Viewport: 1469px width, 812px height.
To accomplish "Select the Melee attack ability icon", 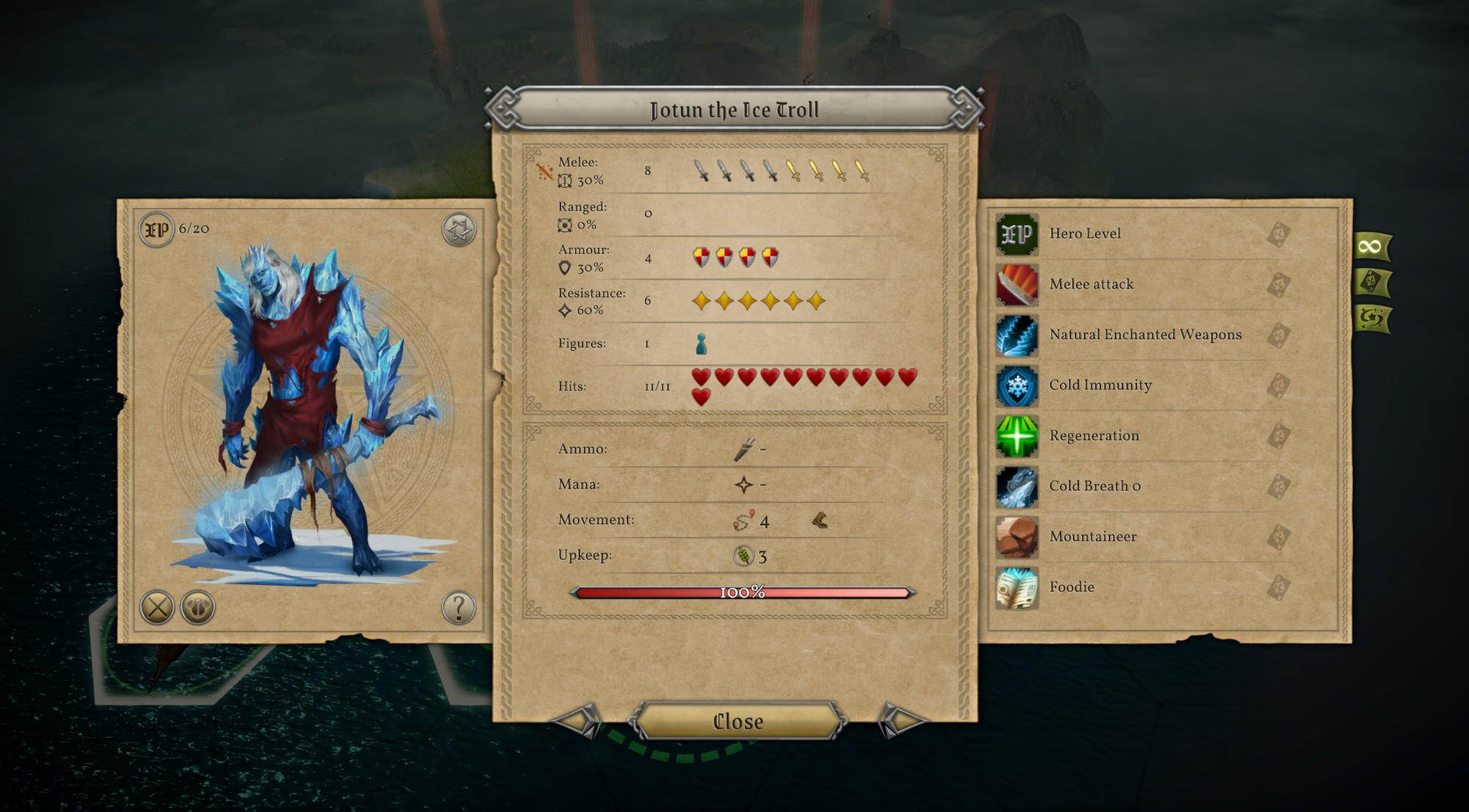I will (1017, 284).
